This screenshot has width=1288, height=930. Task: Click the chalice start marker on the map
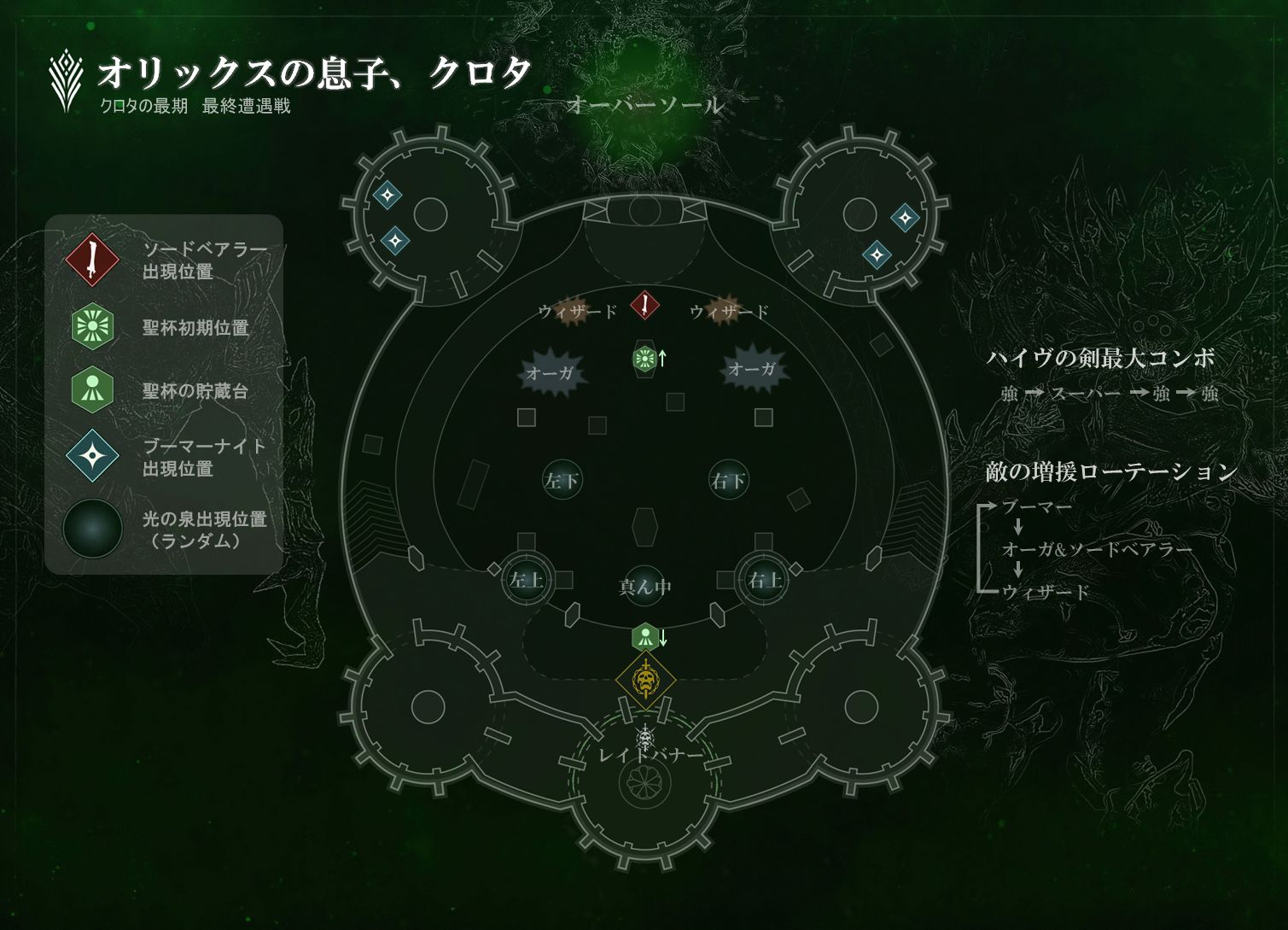pyautogui.click(x=645, y=359)
